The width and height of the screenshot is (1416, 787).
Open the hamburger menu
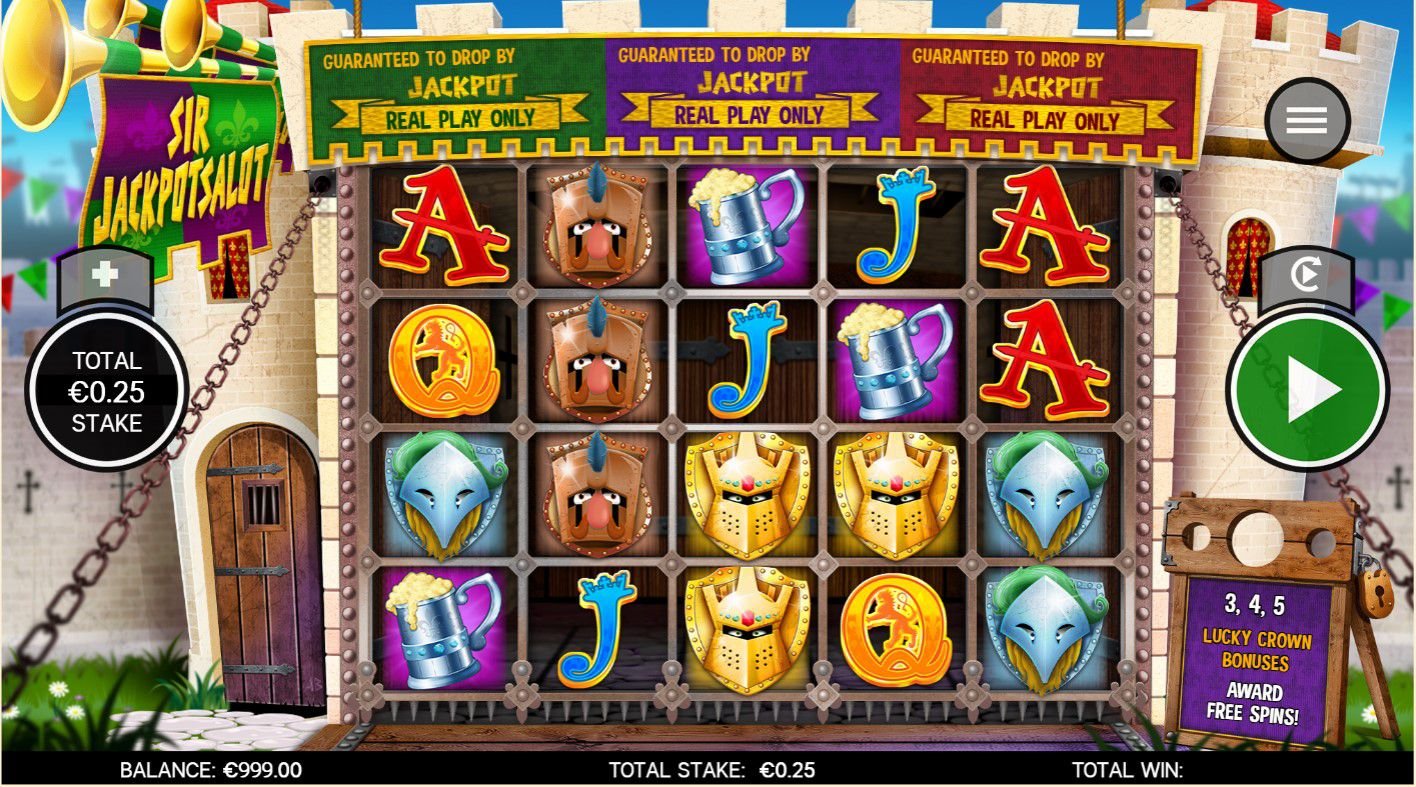tap(1306, 121)
